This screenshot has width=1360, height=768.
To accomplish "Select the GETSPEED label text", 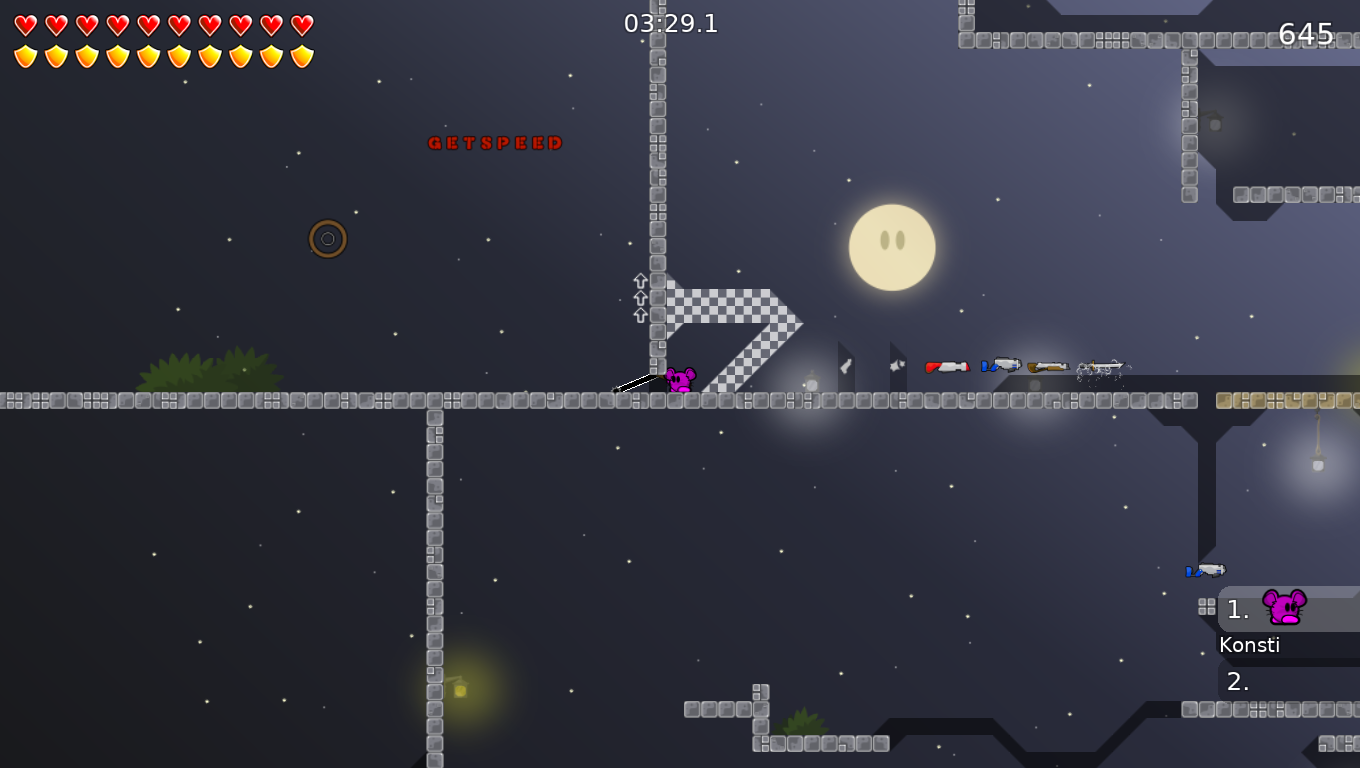I will coord(495,142).
